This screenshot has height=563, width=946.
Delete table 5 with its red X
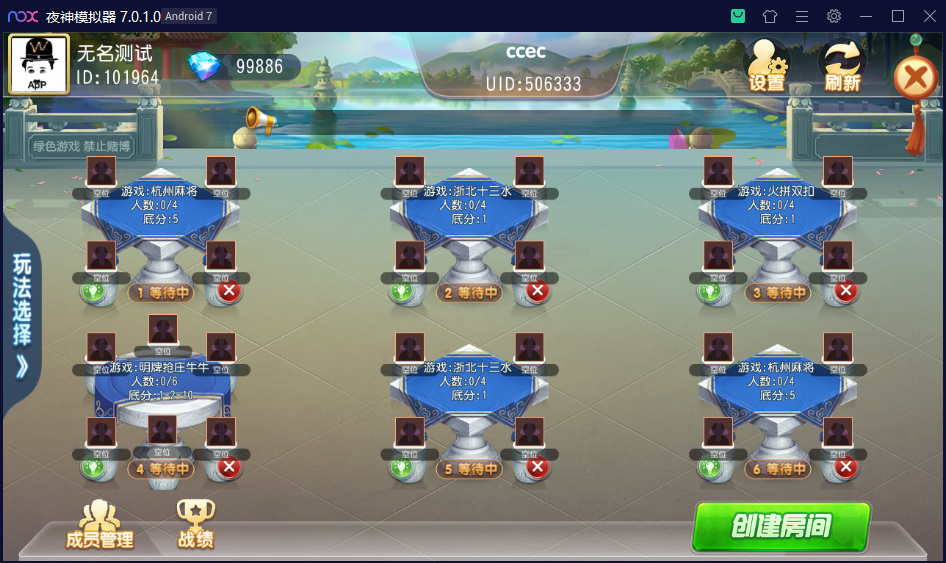coord(537,467)
